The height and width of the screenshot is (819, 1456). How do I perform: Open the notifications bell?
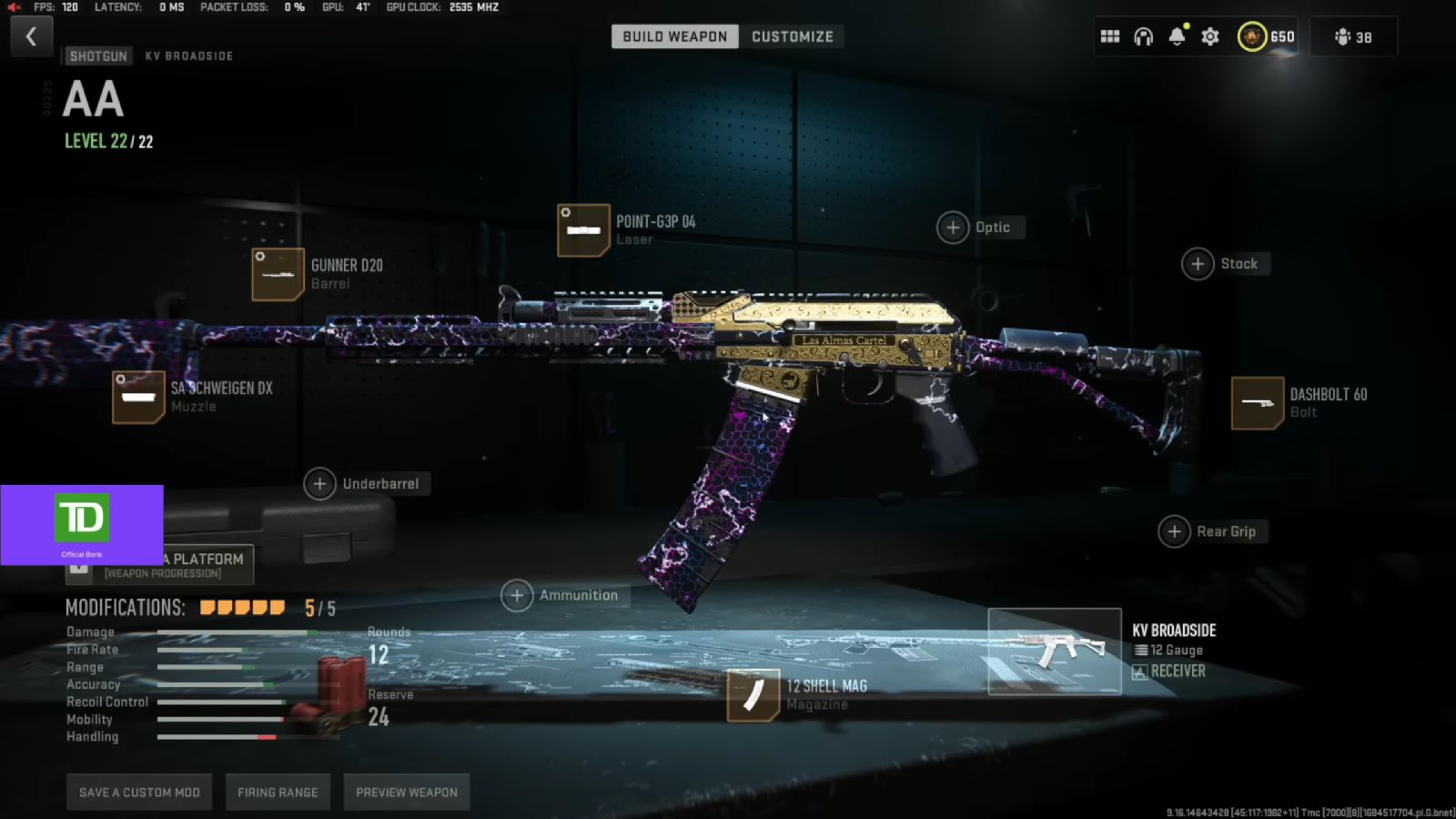point(1177,36)
